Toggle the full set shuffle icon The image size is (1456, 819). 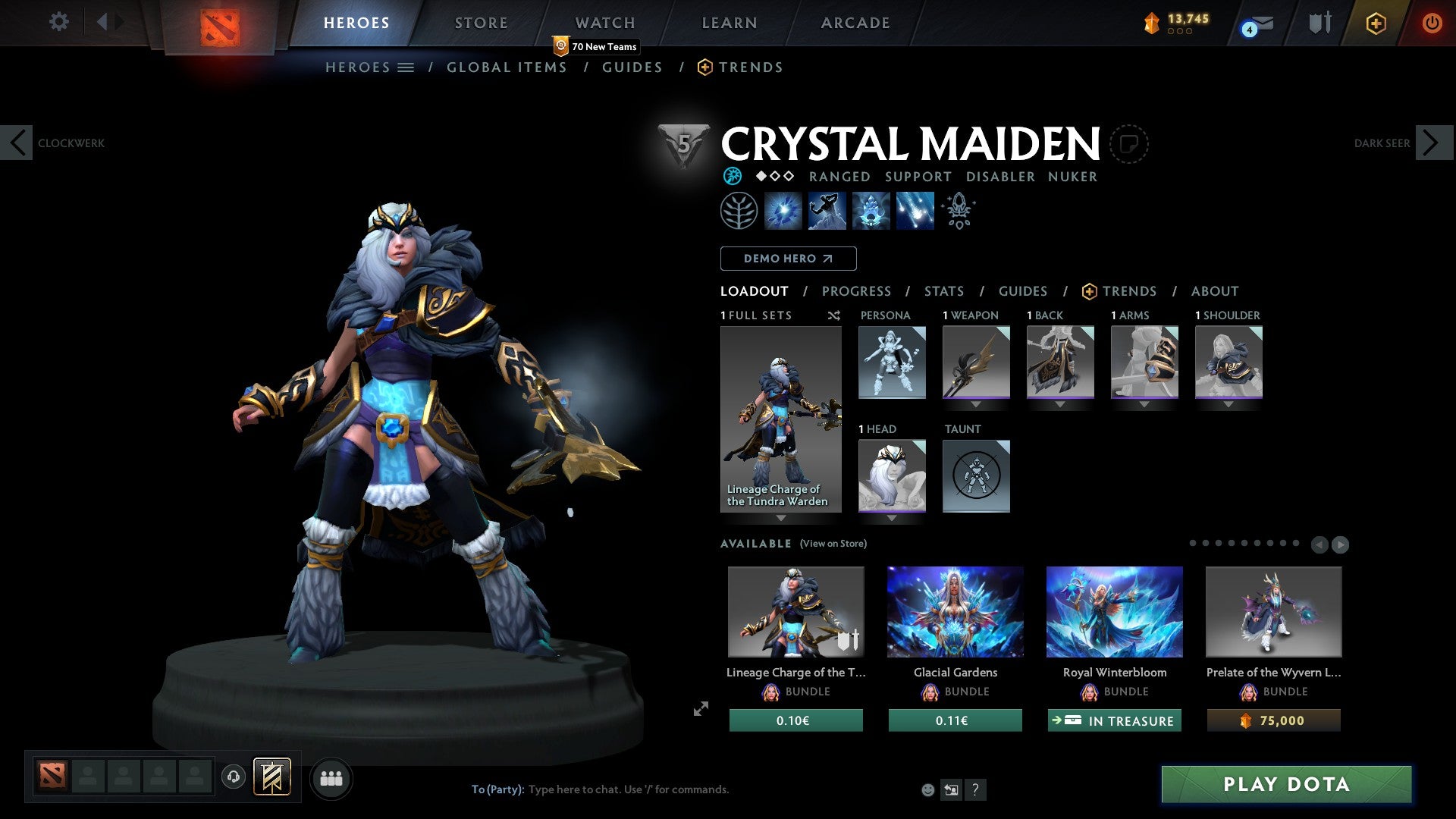coord(833,315)
